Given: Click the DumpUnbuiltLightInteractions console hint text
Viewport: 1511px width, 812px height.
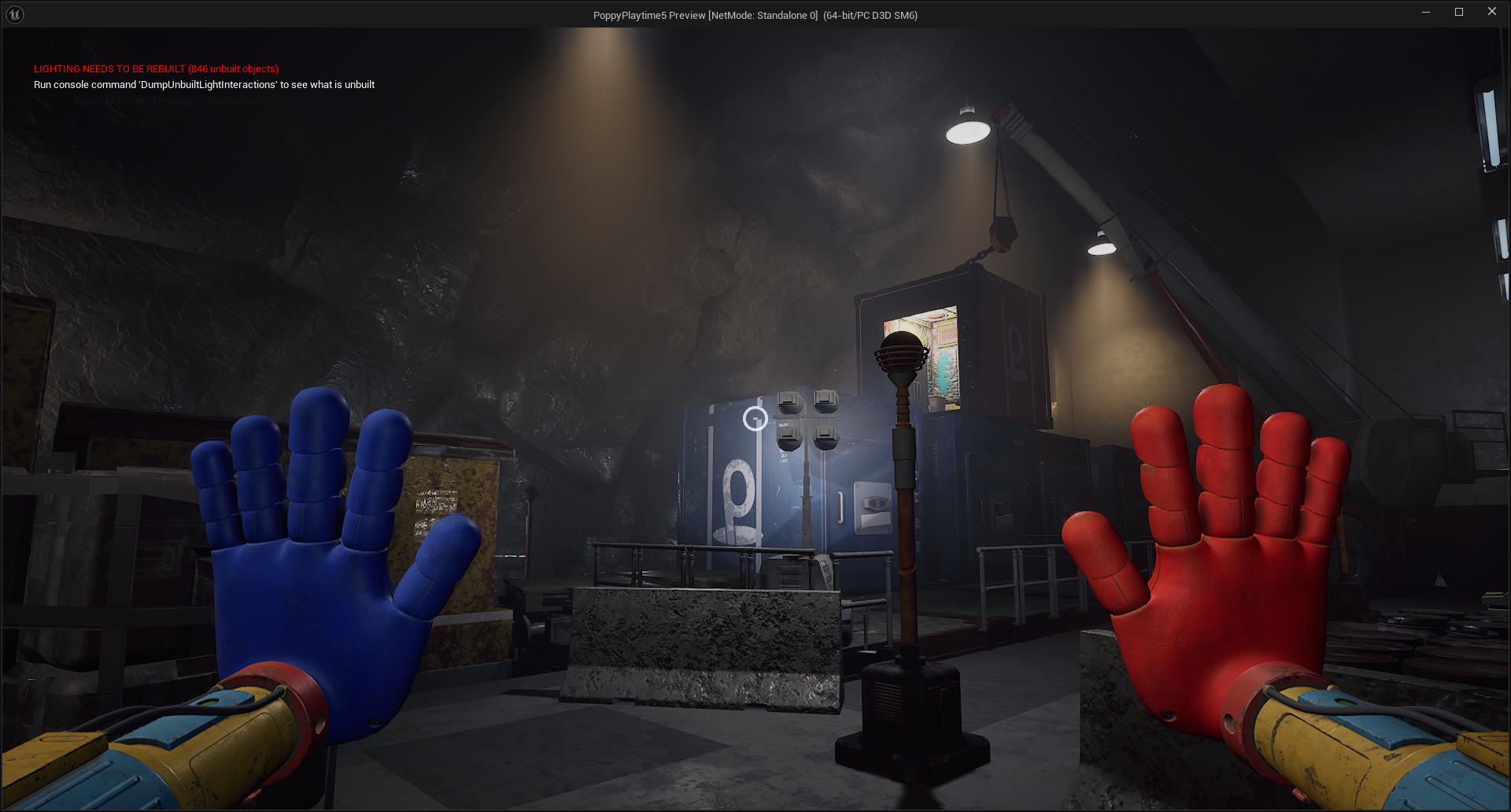Looking at the screenshot, I should 203,84.
